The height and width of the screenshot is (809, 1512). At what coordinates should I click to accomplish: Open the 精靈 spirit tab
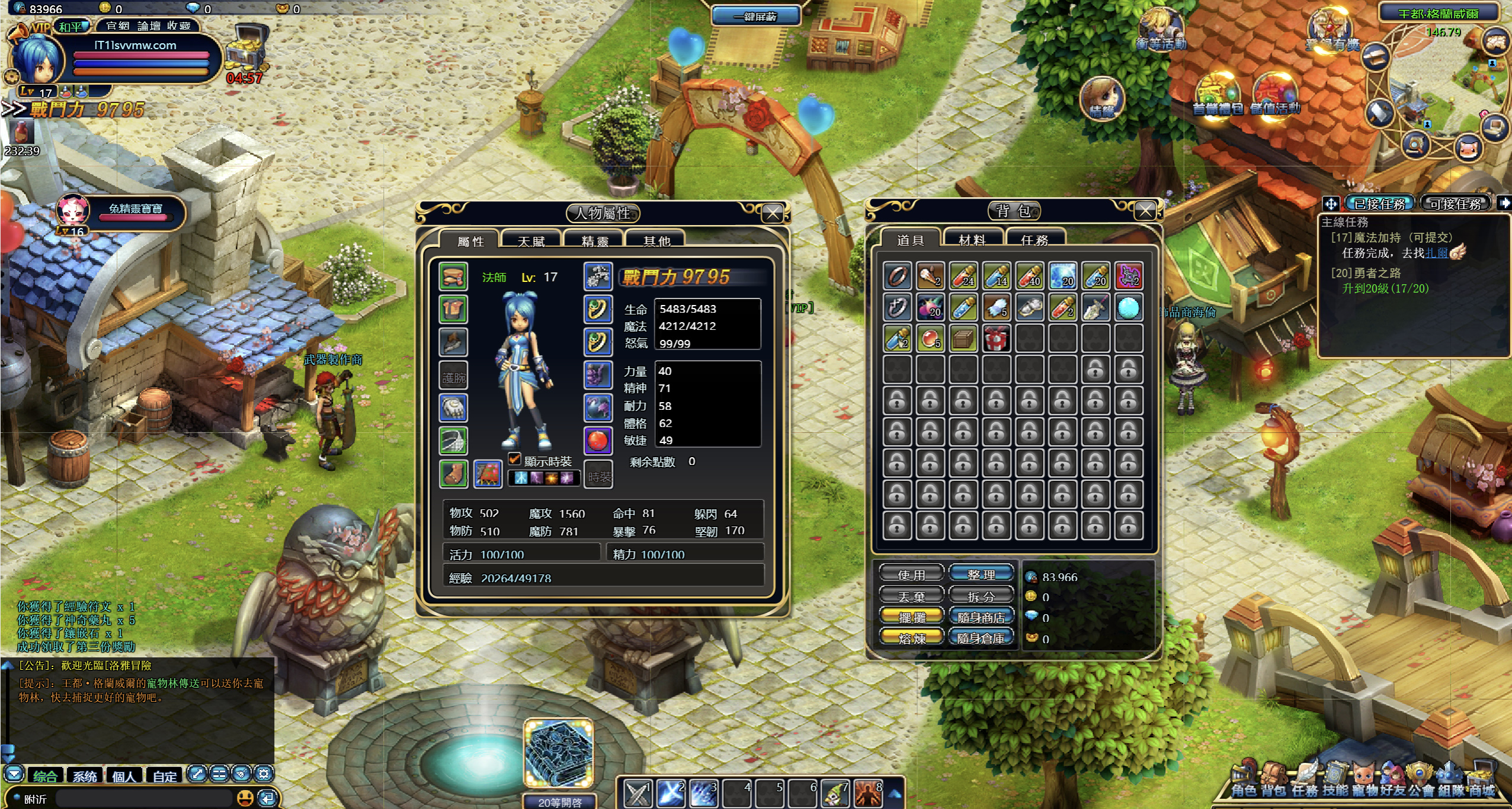[595, 241]
